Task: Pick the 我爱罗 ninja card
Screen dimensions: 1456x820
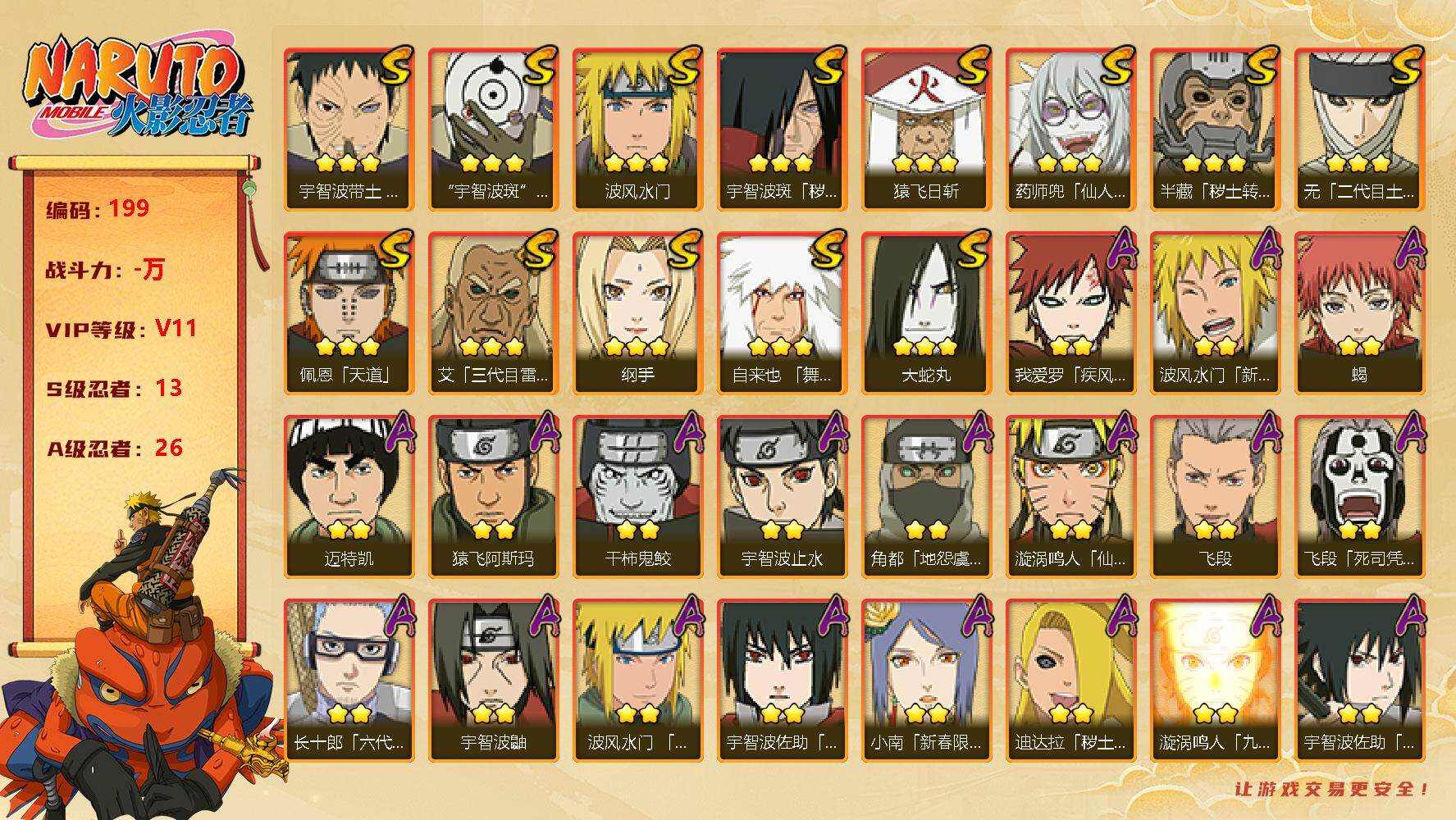Action: (x=1070, y=312)
